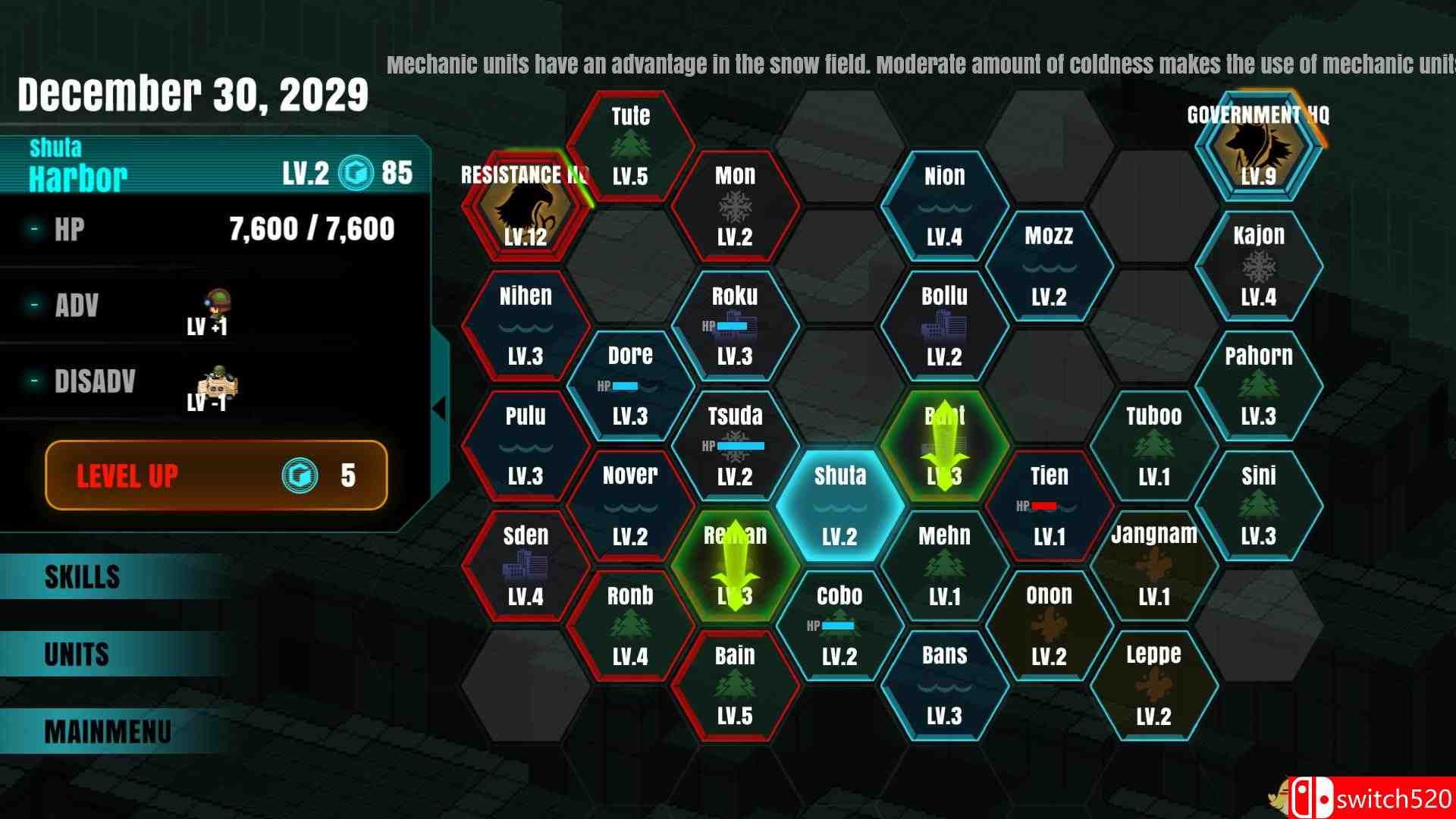Open the UNITS menu
This screenshot has height=819, width=1456.
[x=76, y=654]
